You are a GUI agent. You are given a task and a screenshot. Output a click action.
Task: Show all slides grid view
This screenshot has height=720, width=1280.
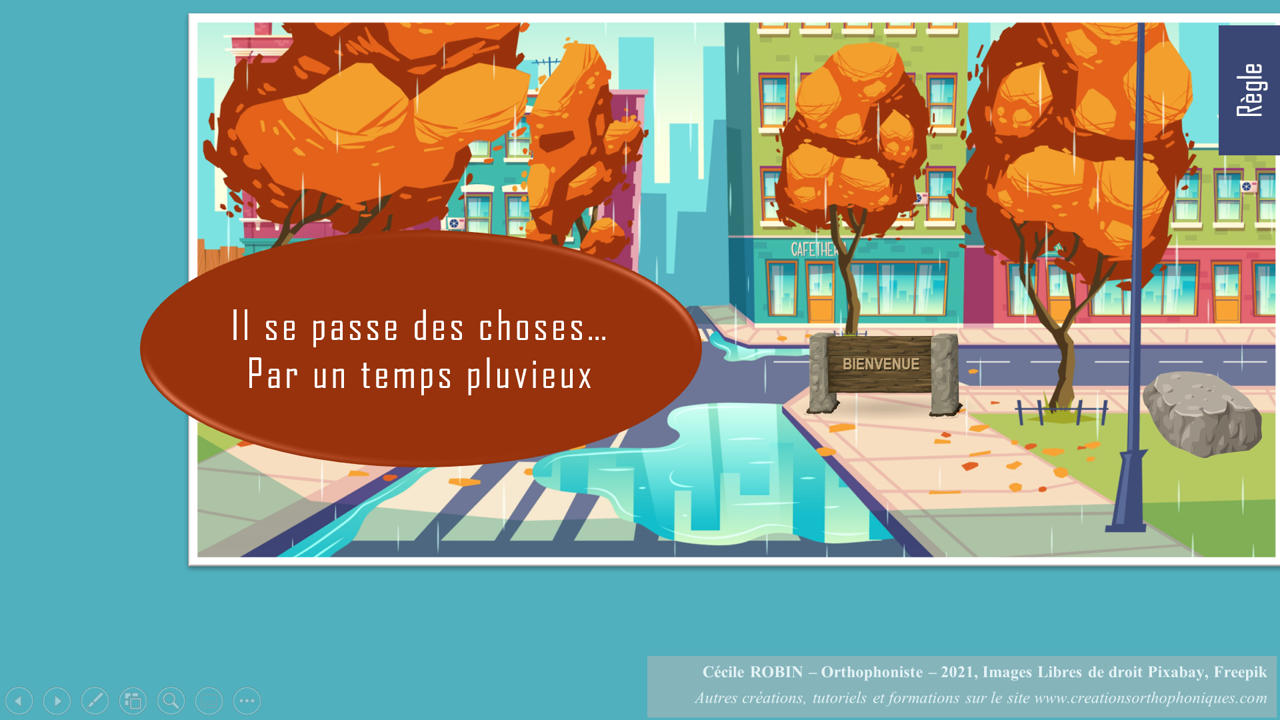tap(133, 701)
